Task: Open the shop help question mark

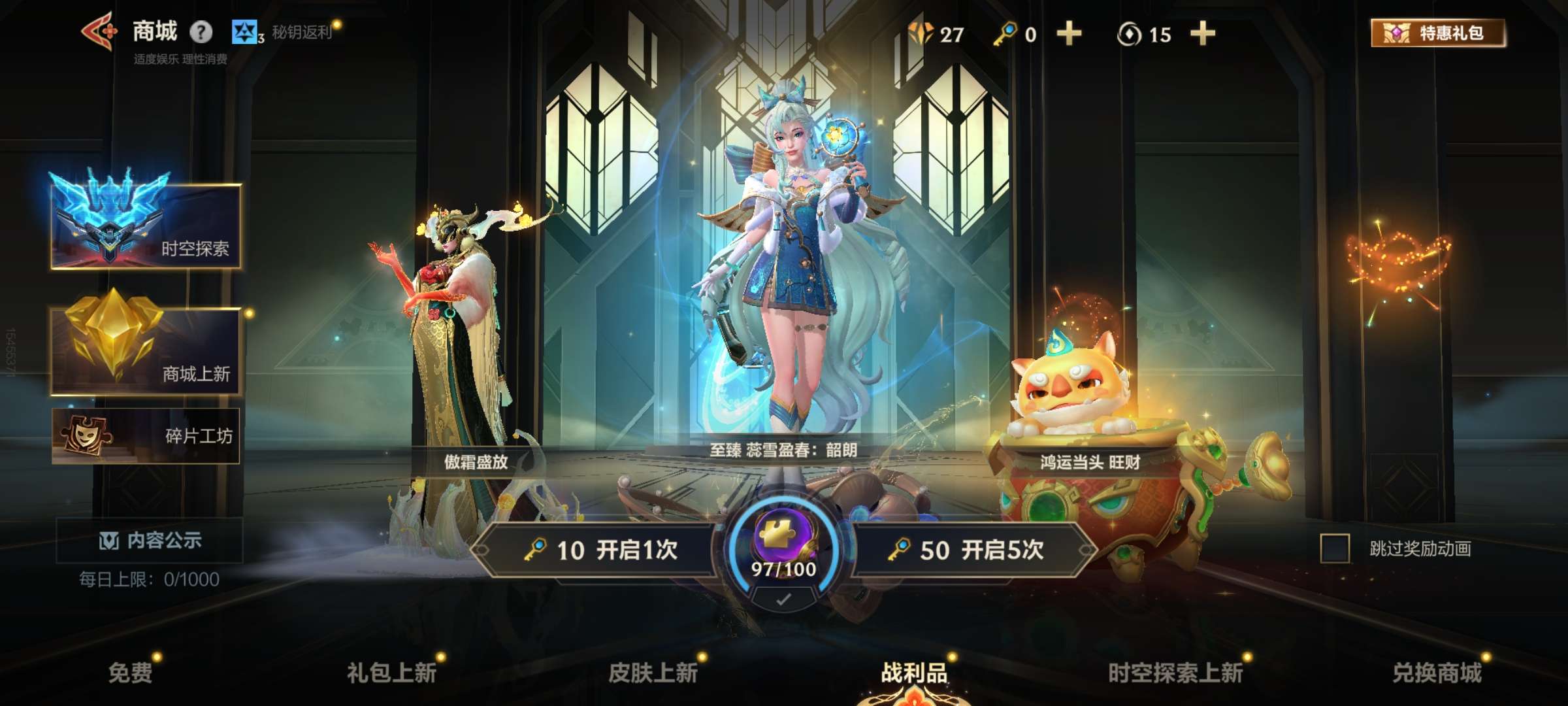Action: [200, 33]
